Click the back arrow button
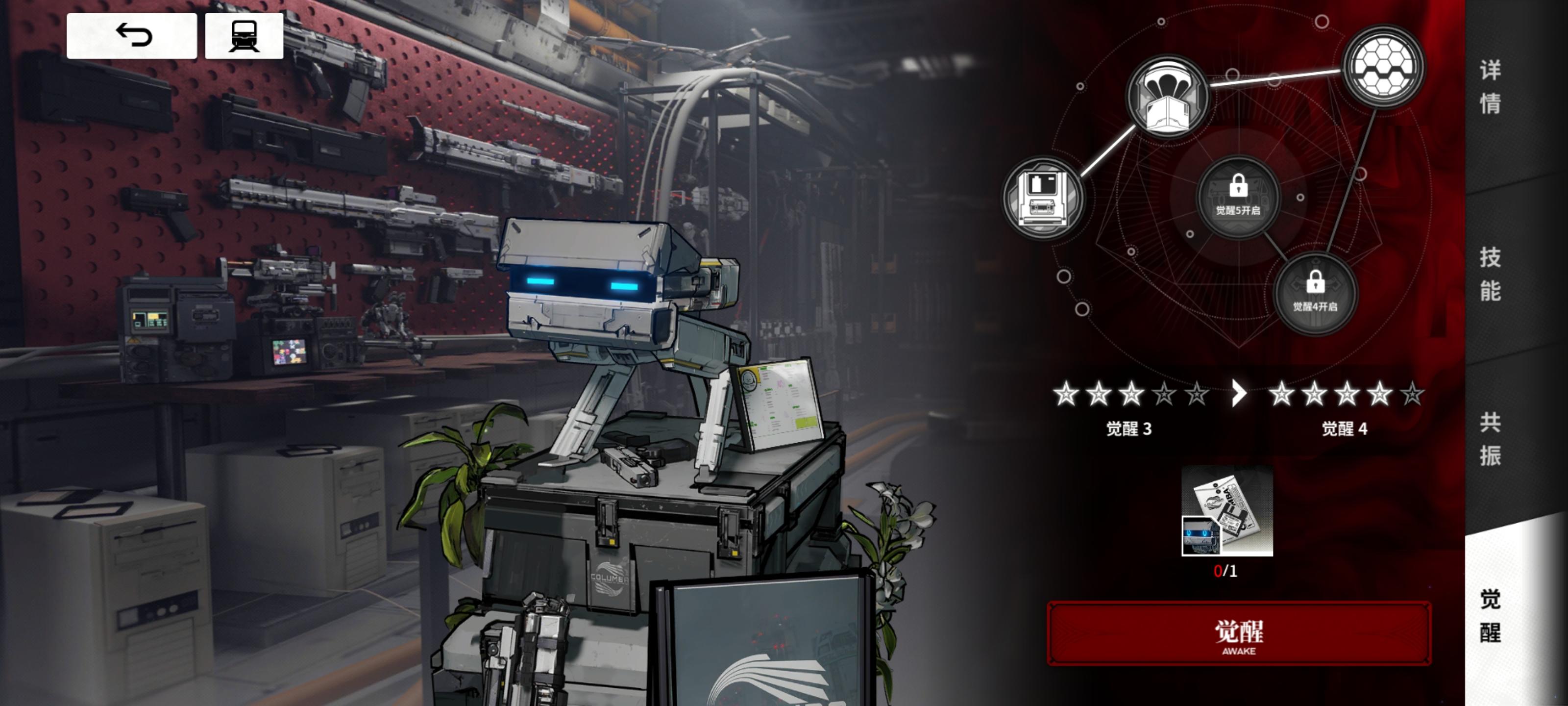The image size is (1568, 706). [131, 36]
